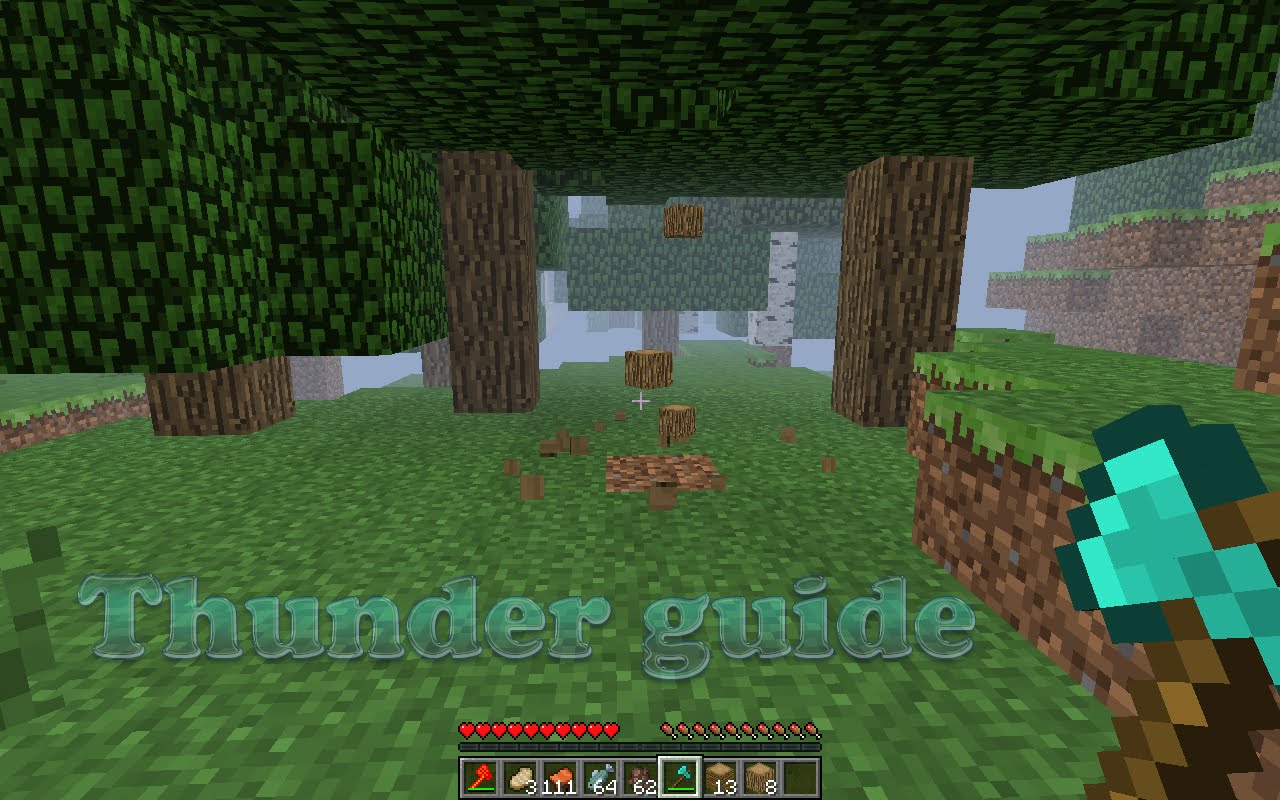The width and height of the screenshot is (1280, 800).
Task: Click the dirt patch on the grass floor
Action: [660, 470]
